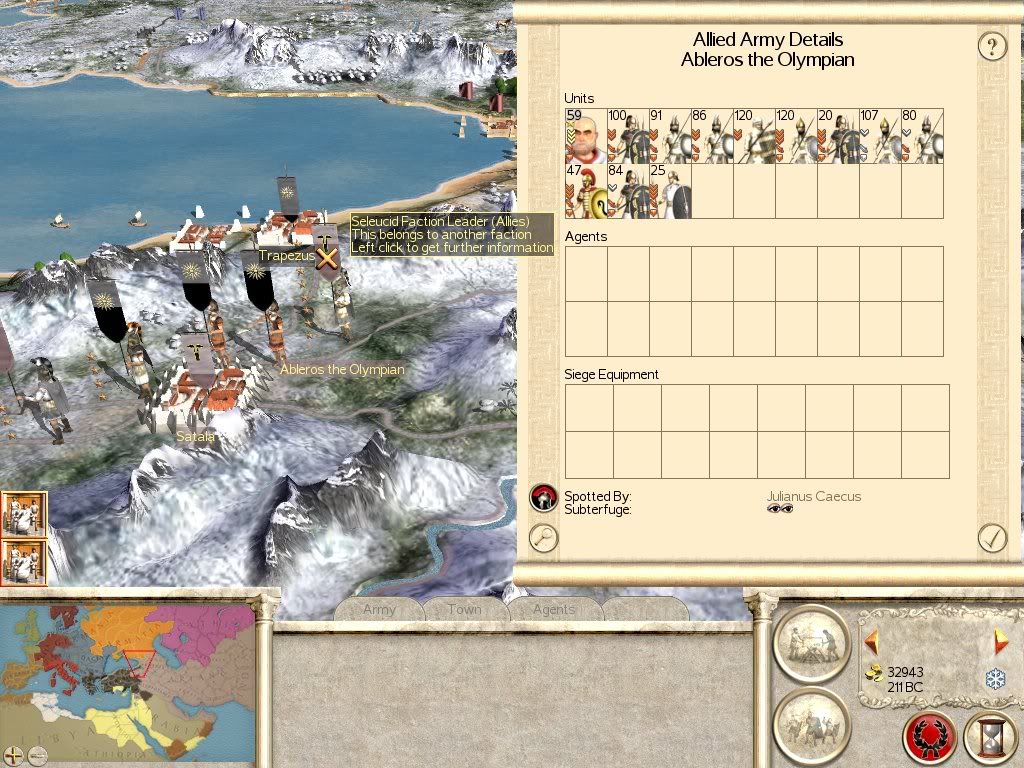Confirm with the checkmark button on the scroll
This screenshot has width=1024, height=768.
[991, 538]
